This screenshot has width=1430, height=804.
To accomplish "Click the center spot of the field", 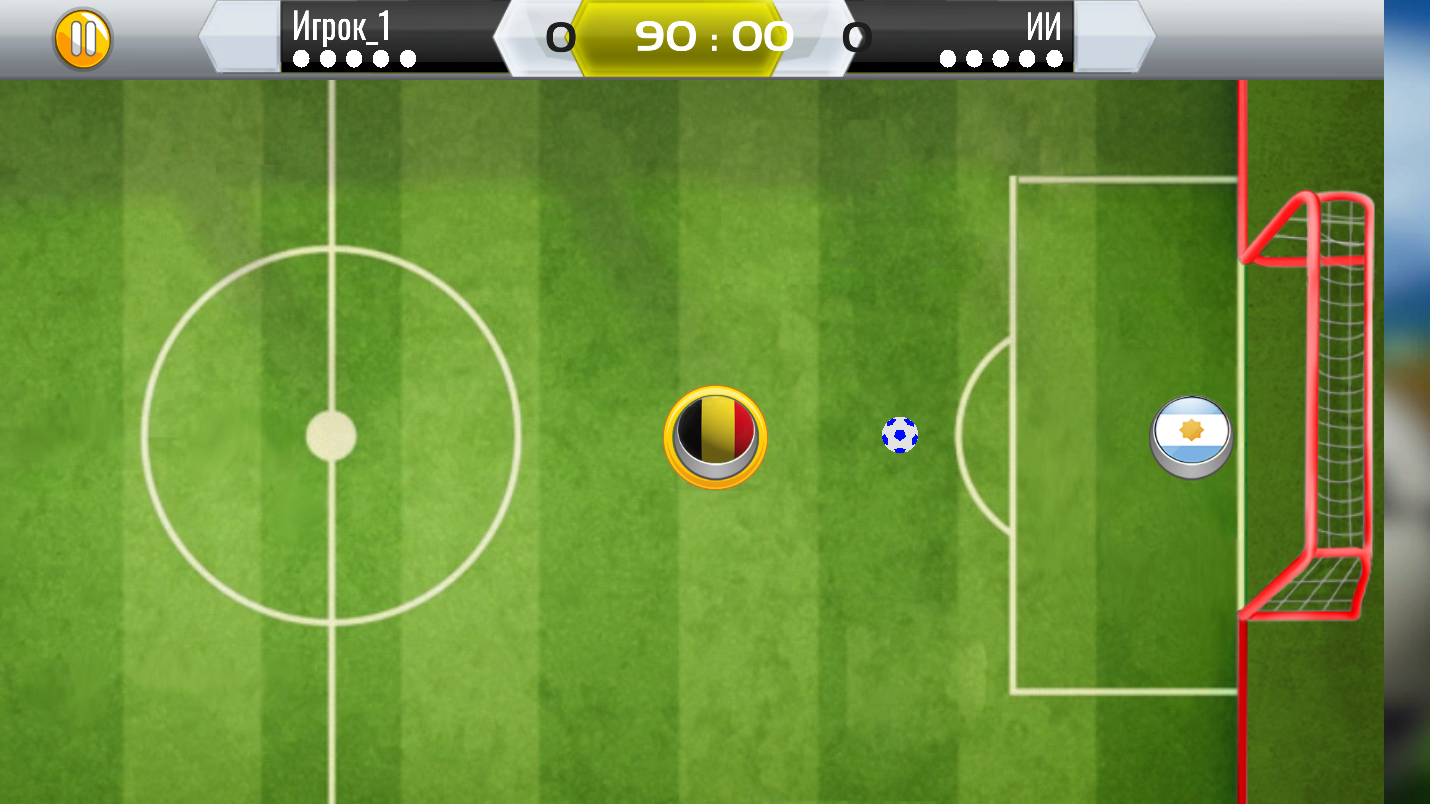I will click(x=330, y=435).
